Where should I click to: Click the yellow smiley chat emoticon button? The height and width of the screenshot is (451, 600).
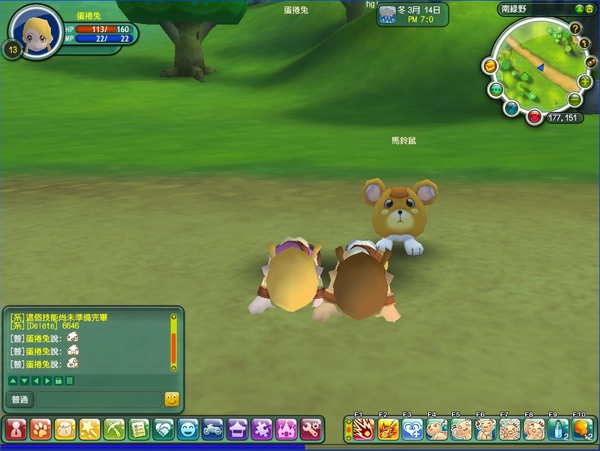(171, 399)
